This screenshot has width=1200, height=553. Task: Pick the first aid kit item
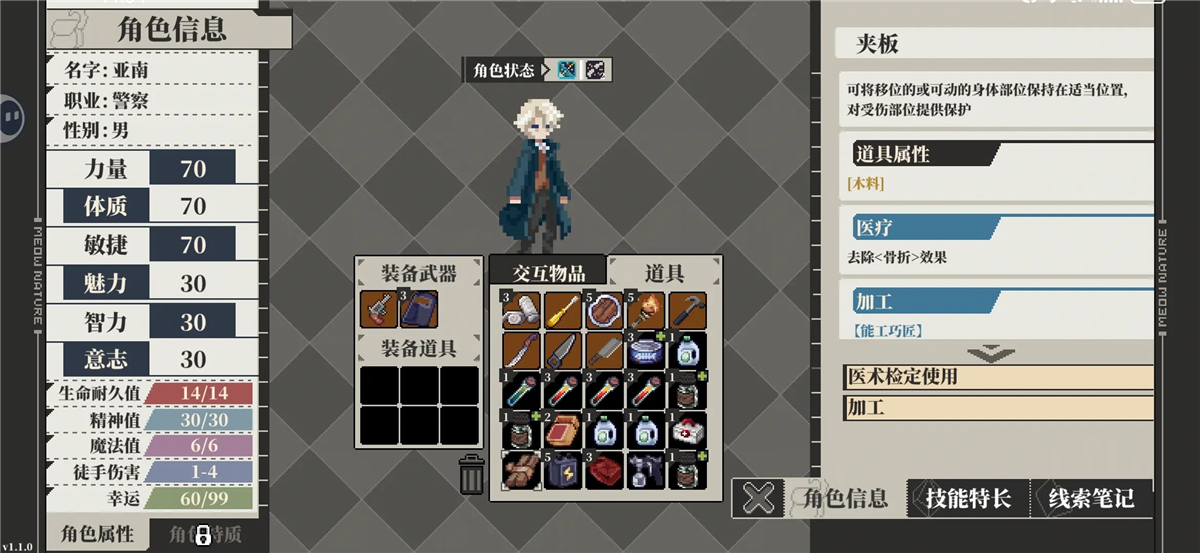687,431
